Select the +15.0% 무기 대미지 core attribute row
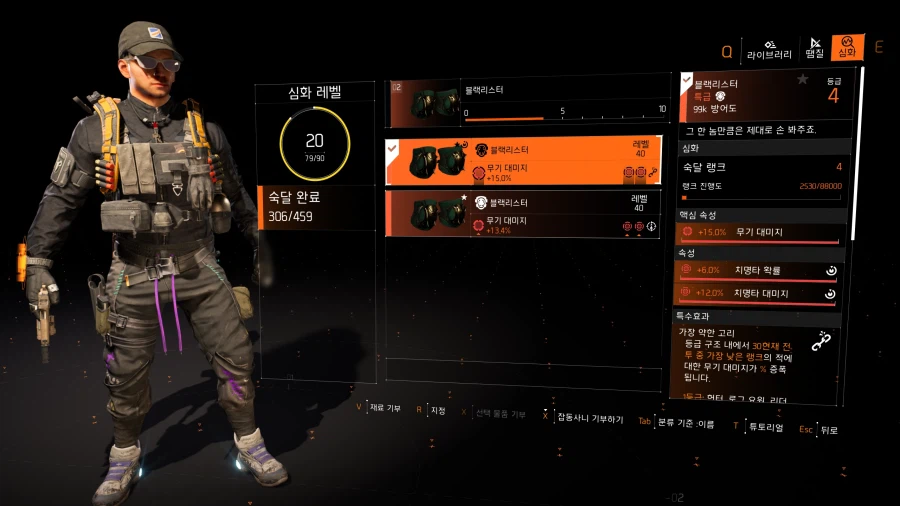The image size is (900, 506). (x=757, y=232)
